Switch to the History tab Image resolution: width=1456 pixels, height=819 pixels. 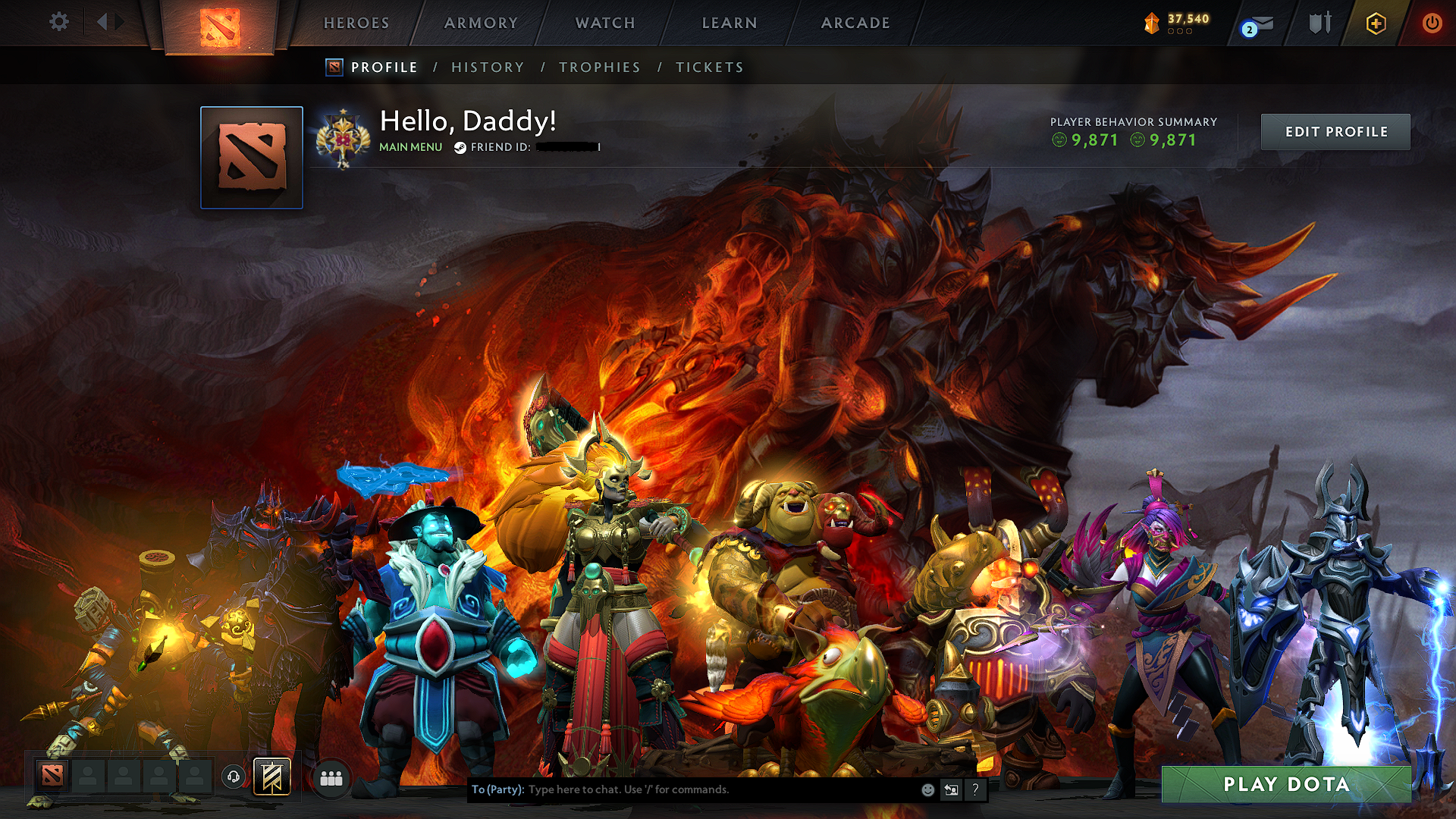pos(487,67)
